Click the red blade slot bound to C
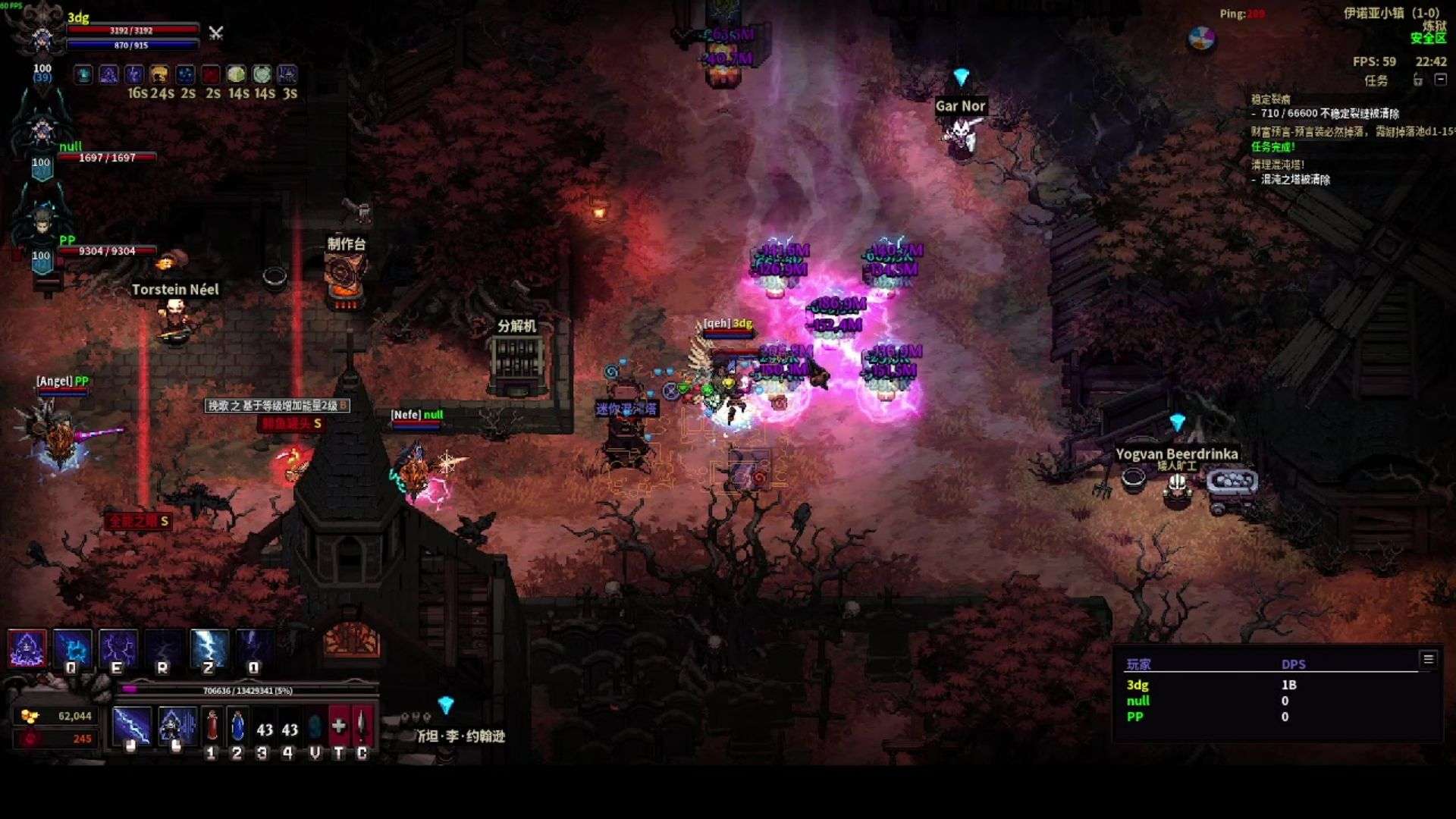The width and height of the screenshot is (1456, 819). pyautogui.click(x=362, y=726)
